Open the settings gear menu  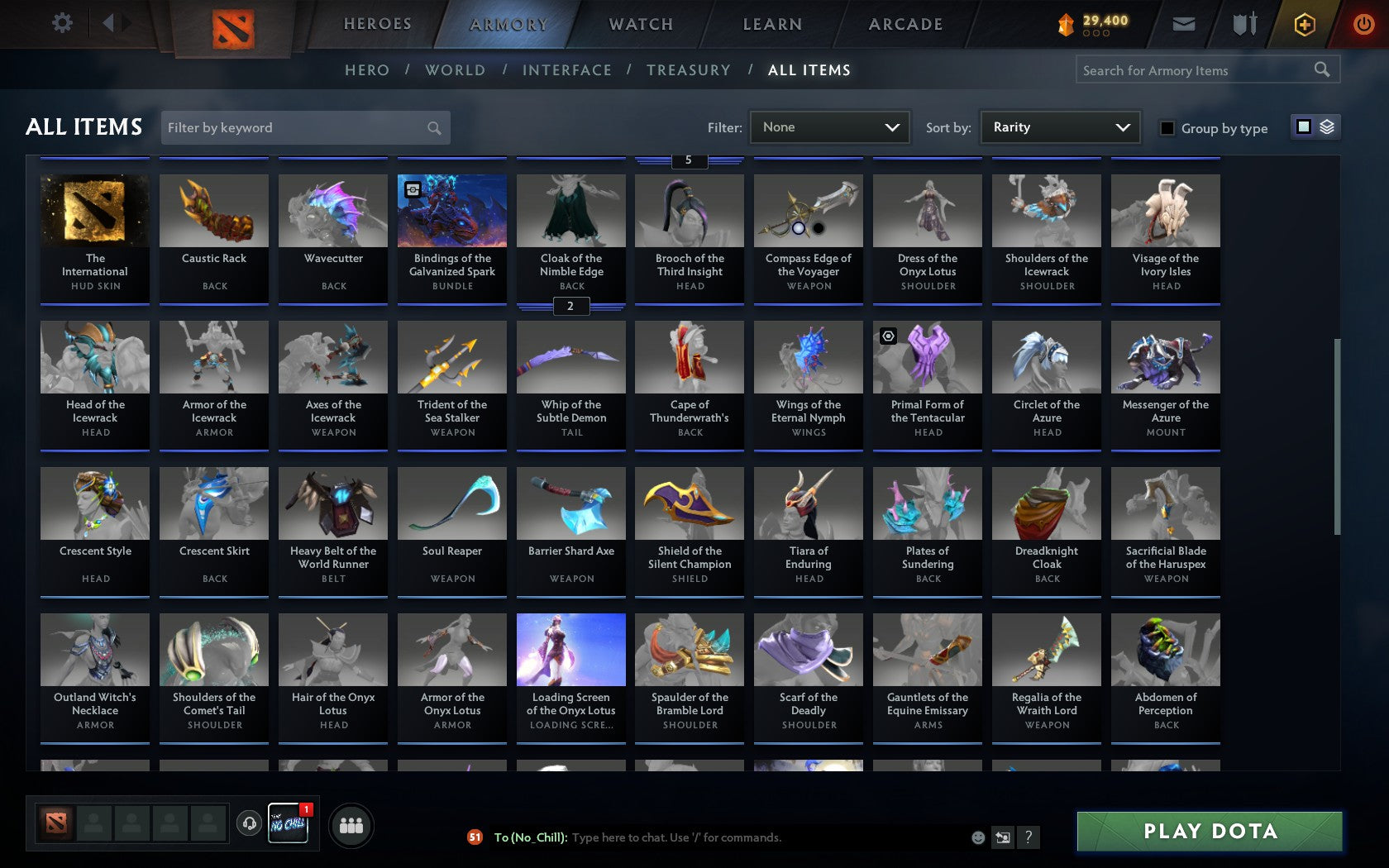pyautogui.click(x=60, y=23)
